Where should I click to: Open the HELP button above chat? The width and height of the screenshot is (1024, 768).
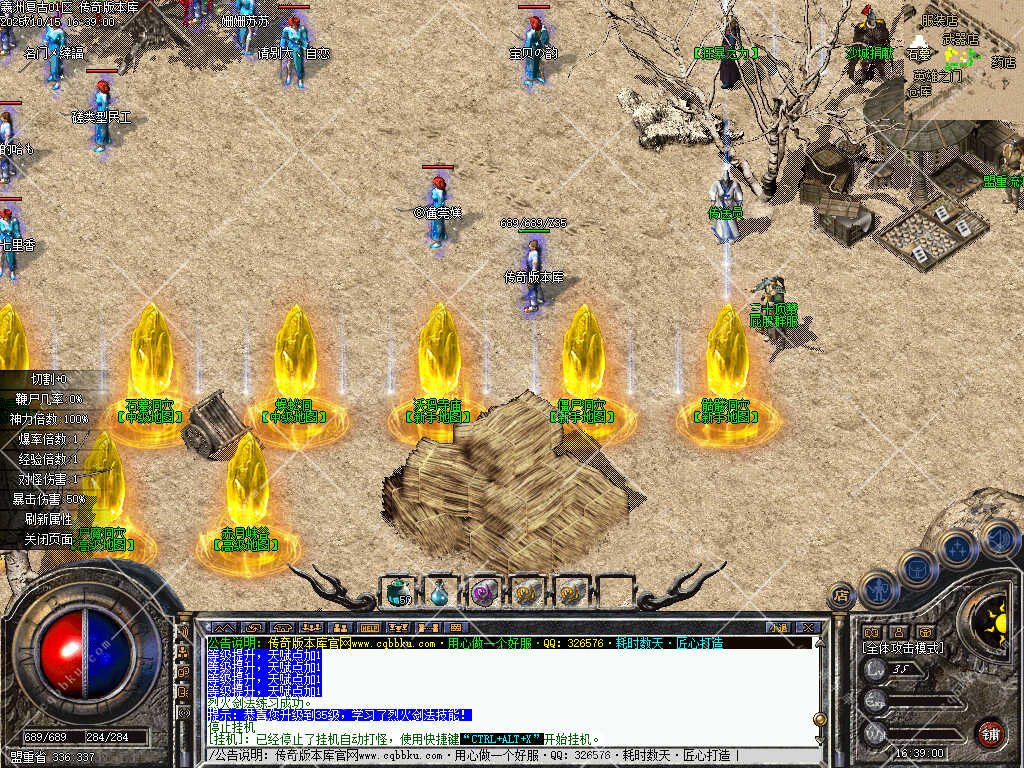(369, 627)
